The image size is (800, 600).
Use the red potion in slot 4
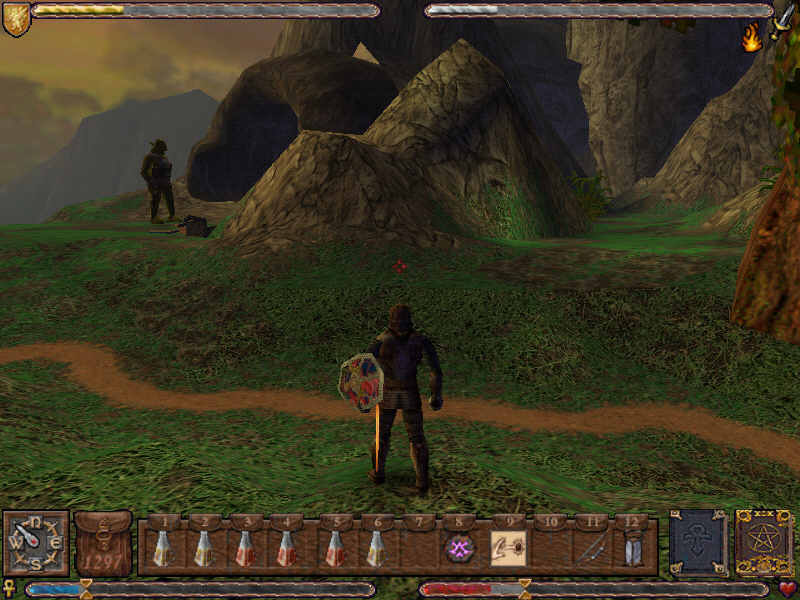(x=286, y=548)
